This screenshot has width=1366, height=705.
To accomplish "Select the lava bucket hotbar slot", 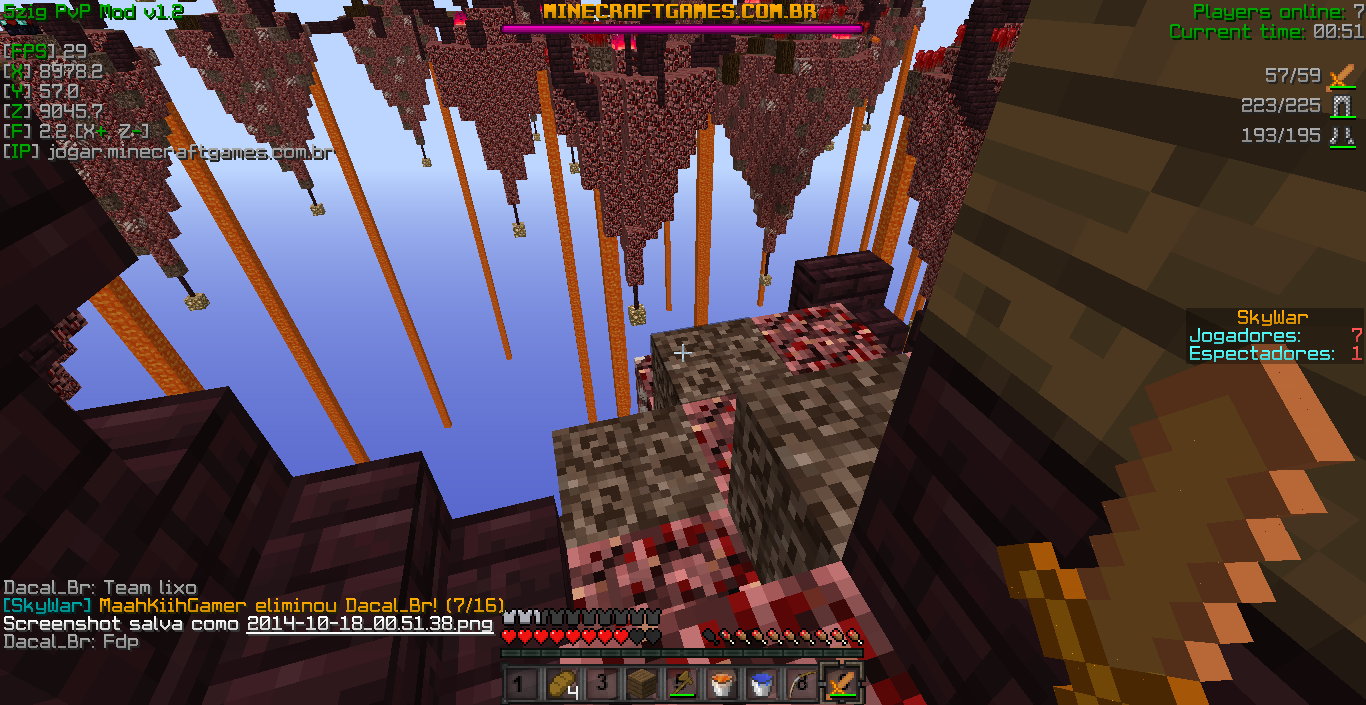I will click(721, 685).
